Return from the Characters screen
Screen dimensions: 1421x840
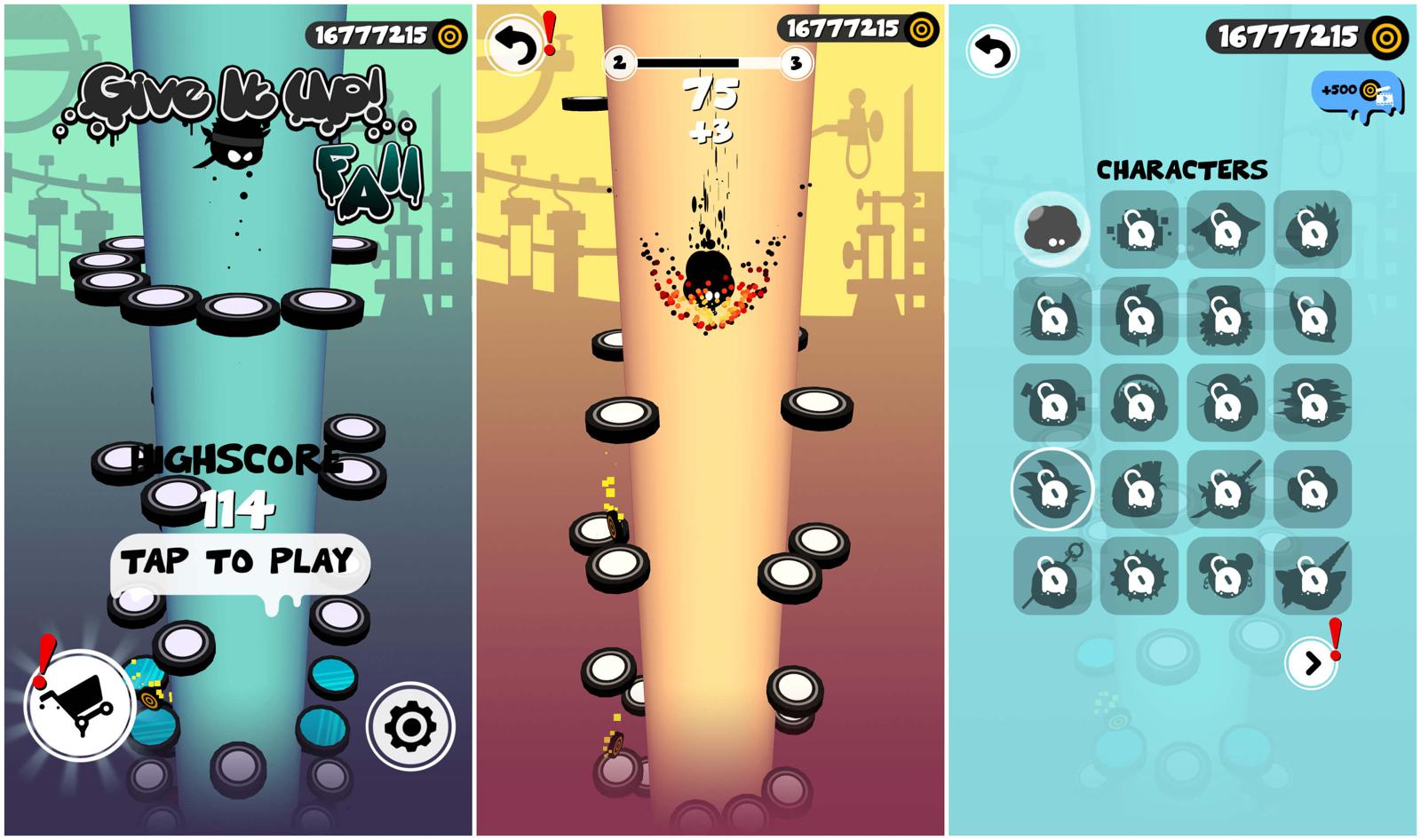point(993,52)
